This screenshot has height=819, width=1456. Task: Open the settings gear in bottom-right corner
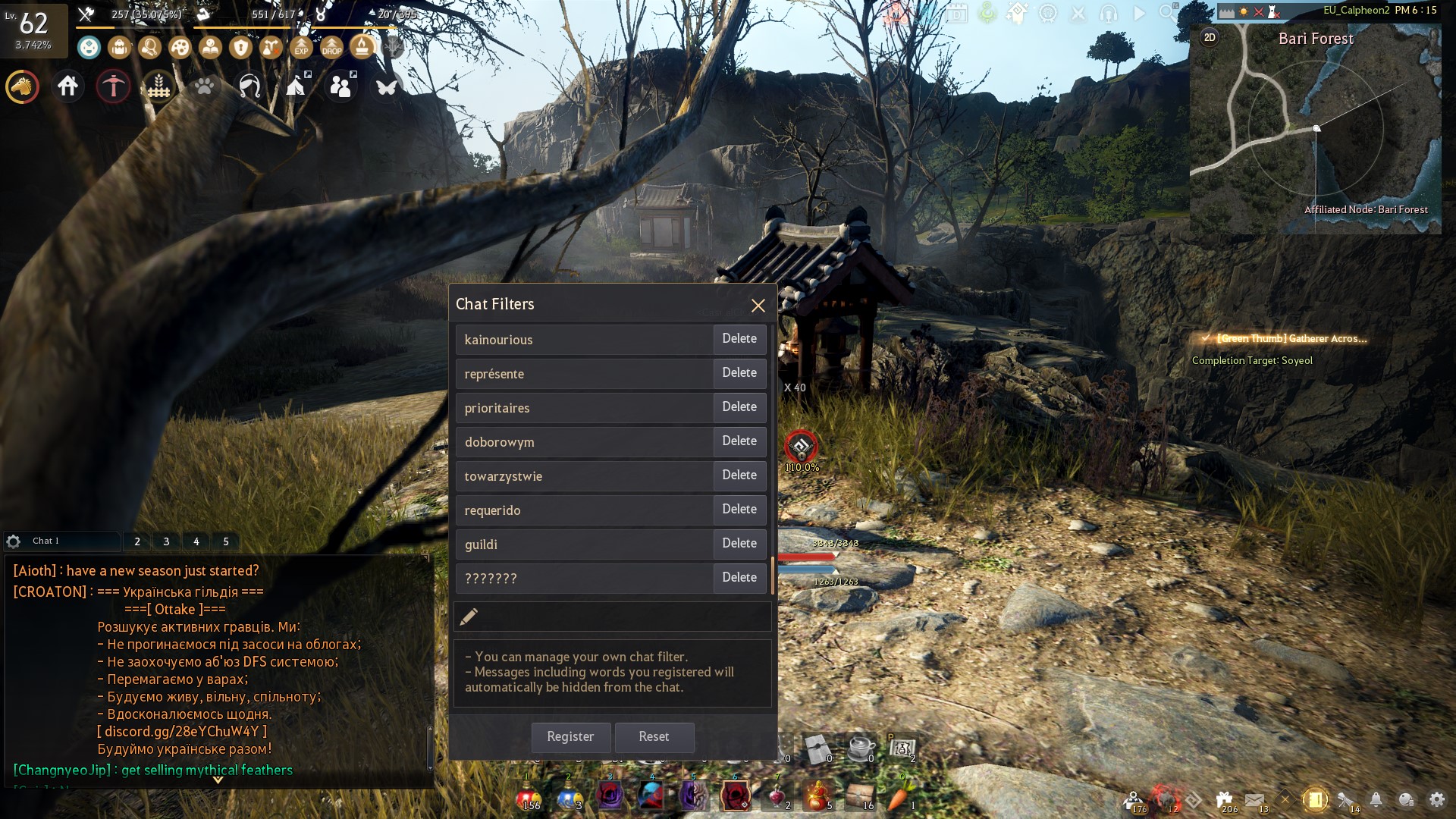[x=1436, y=799]
